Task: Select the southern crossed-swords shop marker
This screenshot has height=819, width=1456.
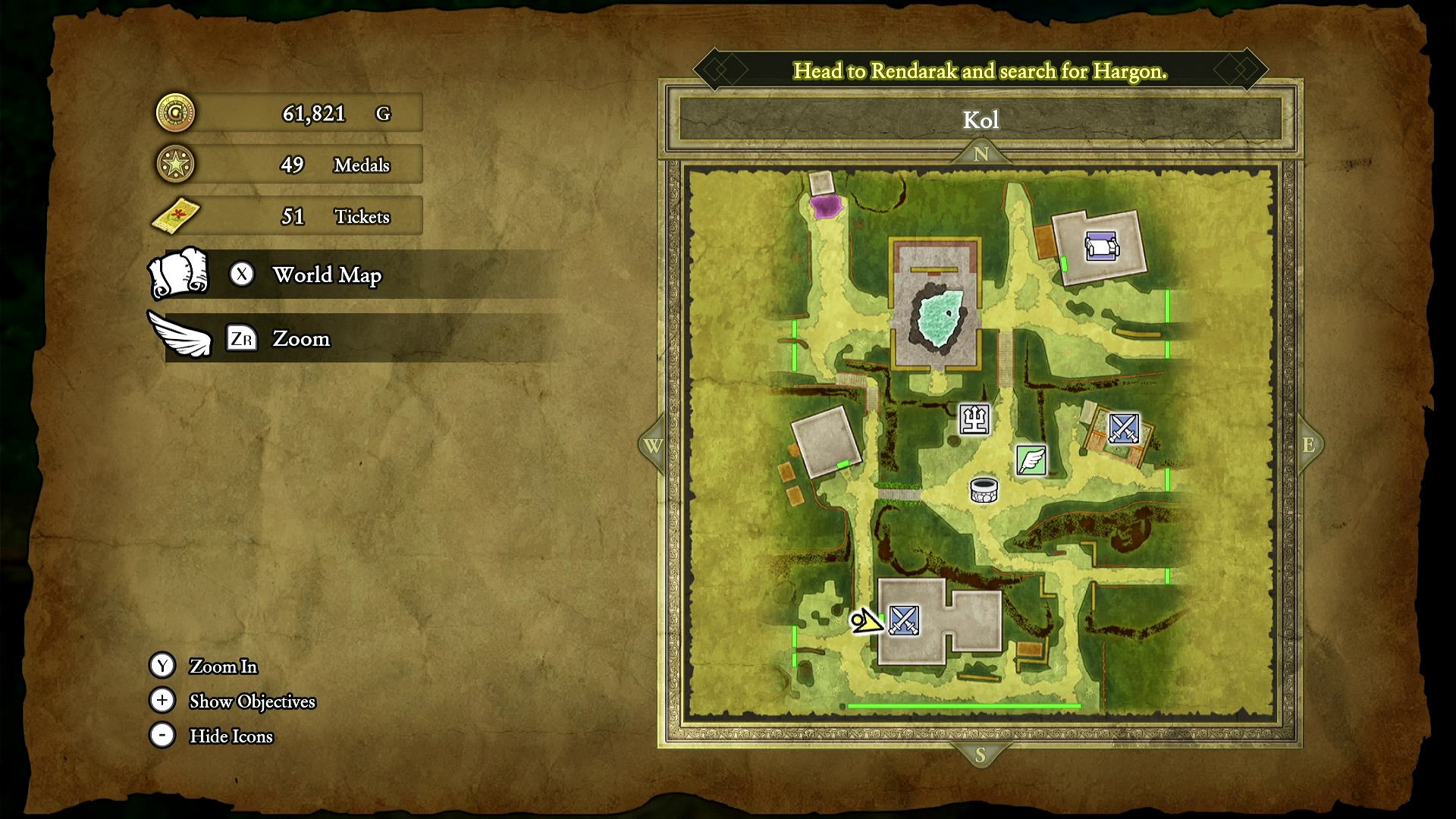Action: coord(904,620)
